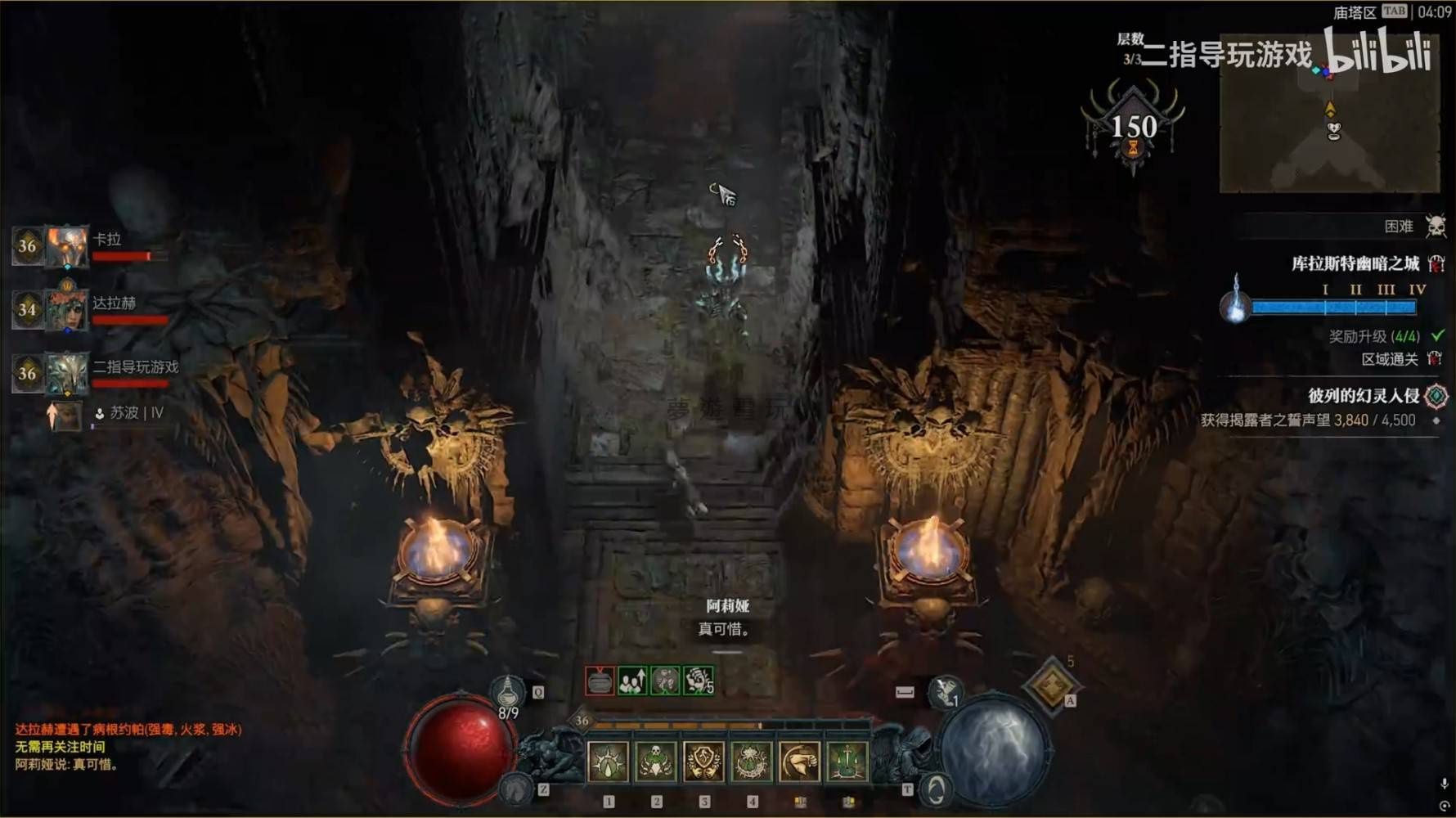Screen dimensions: 1456x818
Task: Use the healing potion flask
Action: coord(508,691)
